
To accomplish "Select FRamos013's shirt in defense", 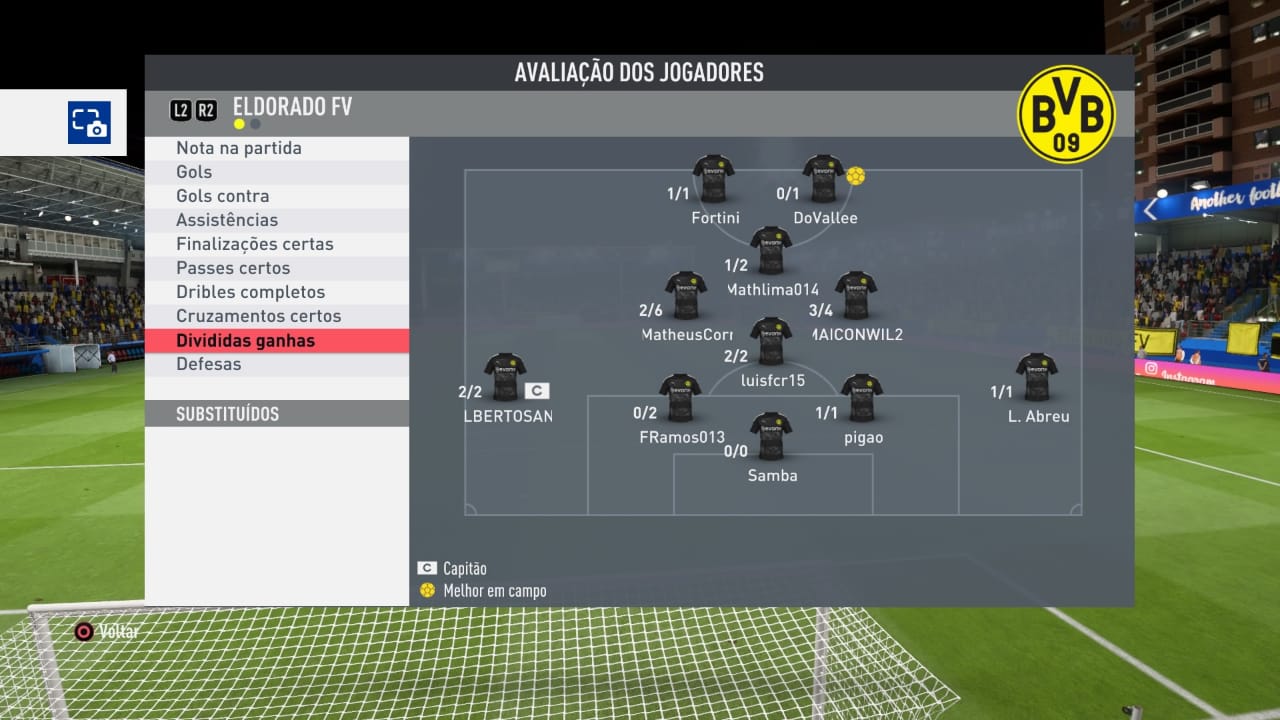I will tap(680, 398).
